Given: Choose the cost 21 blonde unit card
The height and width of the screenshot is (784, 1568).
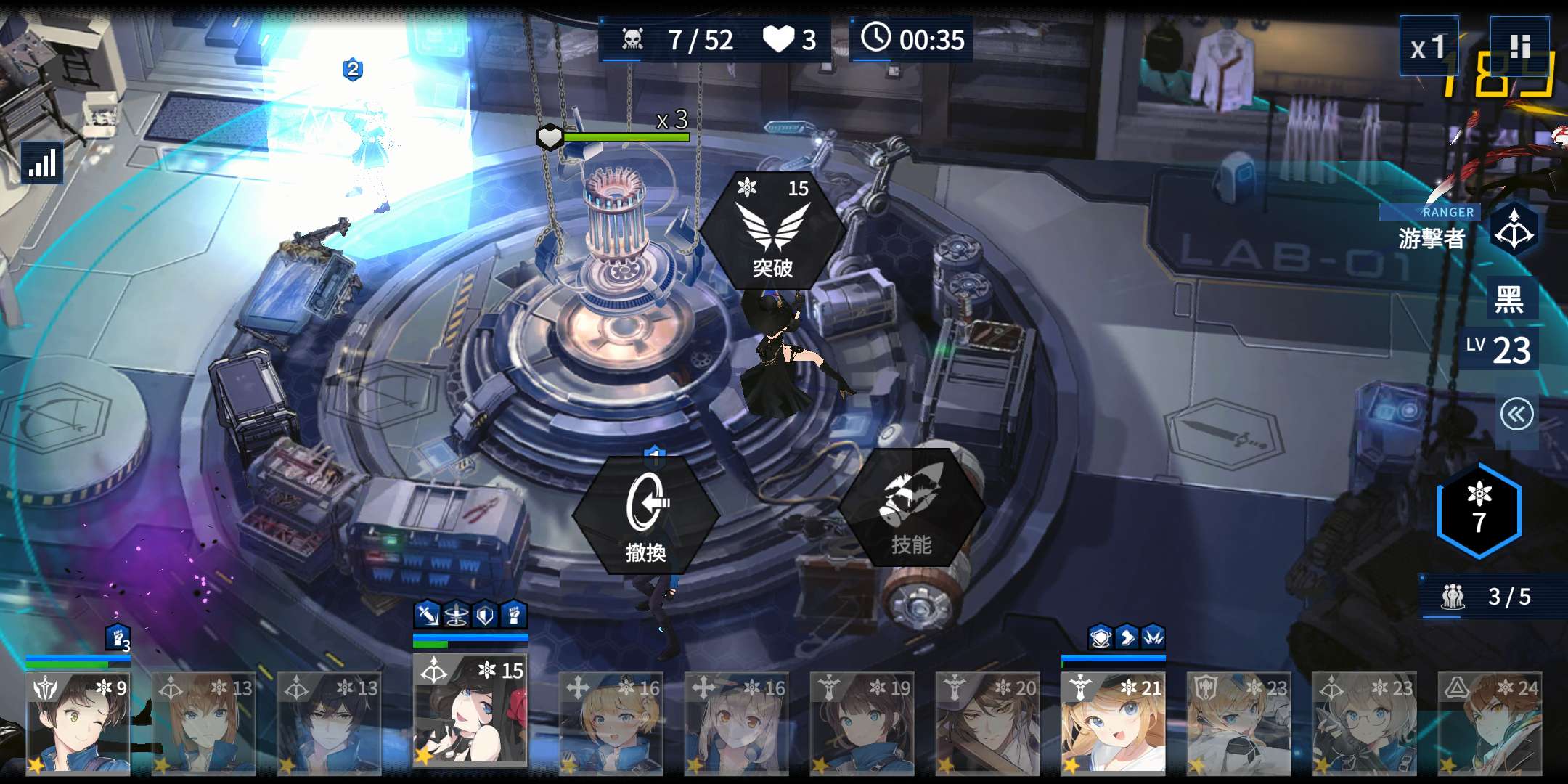Looking at the screenshot, I should point(1113,723).
